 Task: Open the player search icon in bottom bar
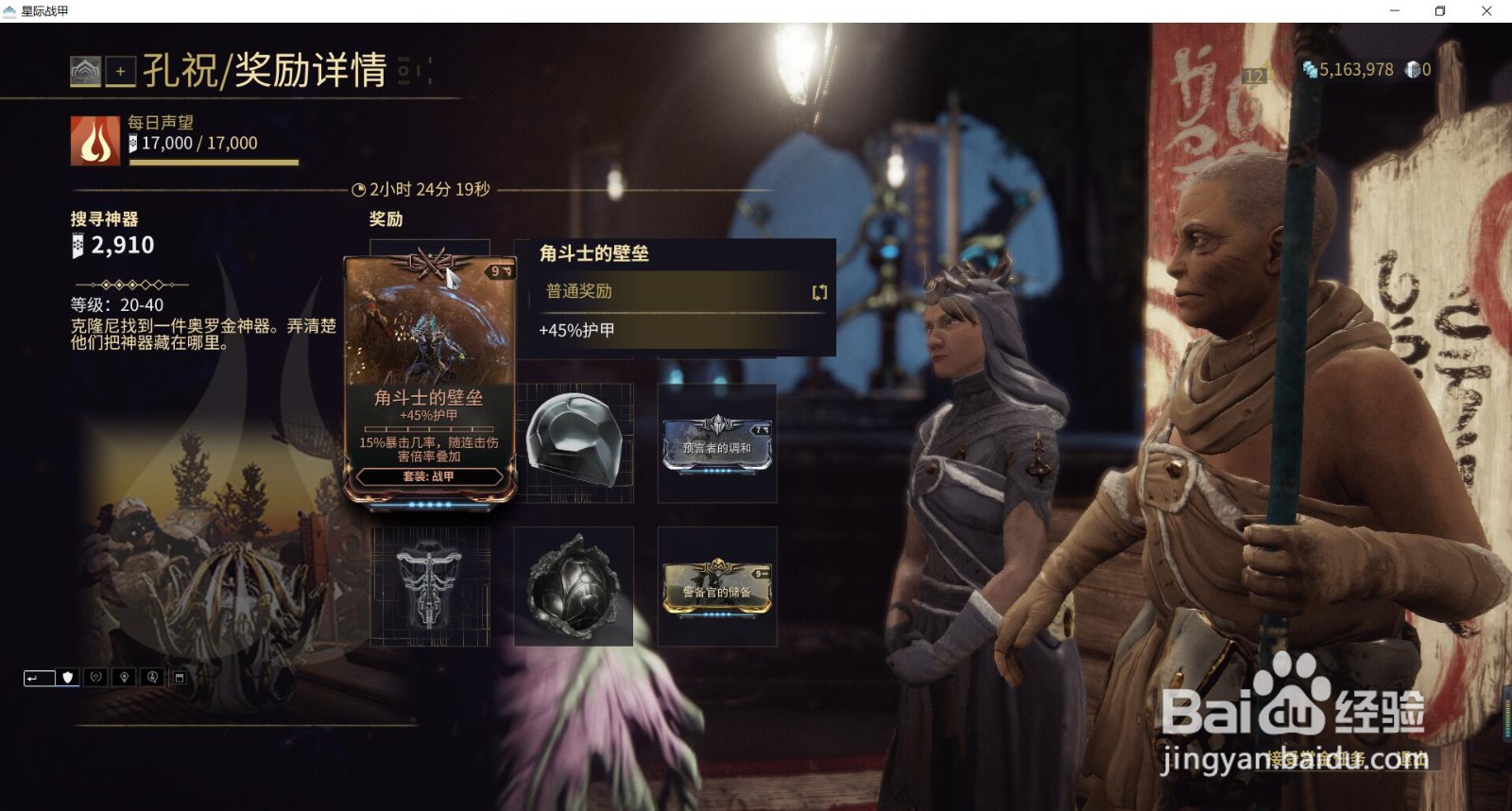click(152, 678)
